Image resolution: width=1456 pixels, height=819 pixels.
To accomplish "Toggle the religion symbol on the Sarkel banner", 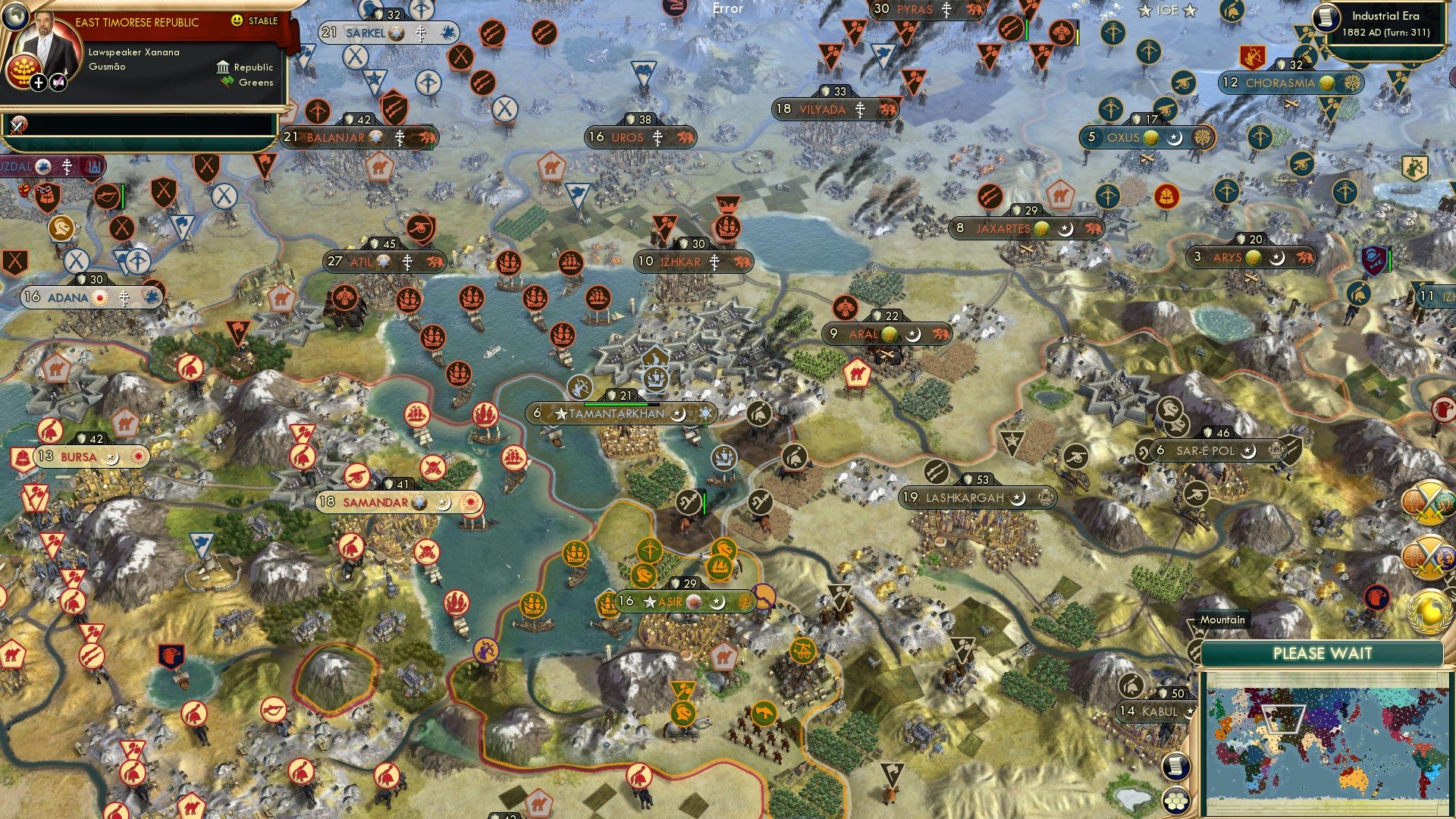I will pyautogui.click(x=421, y=34).
